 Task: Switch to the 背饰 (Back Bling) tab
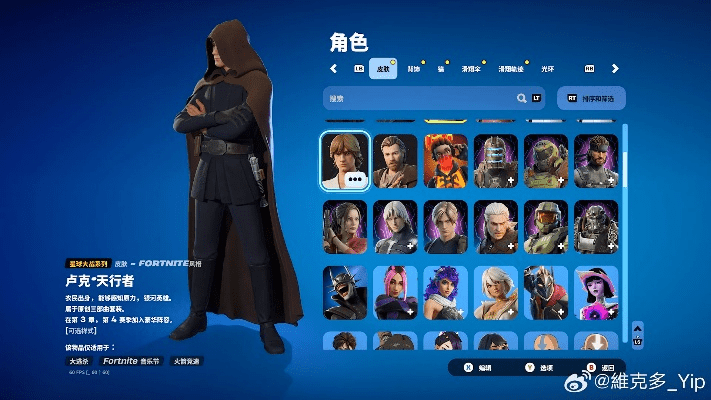(x=413, y=68)
